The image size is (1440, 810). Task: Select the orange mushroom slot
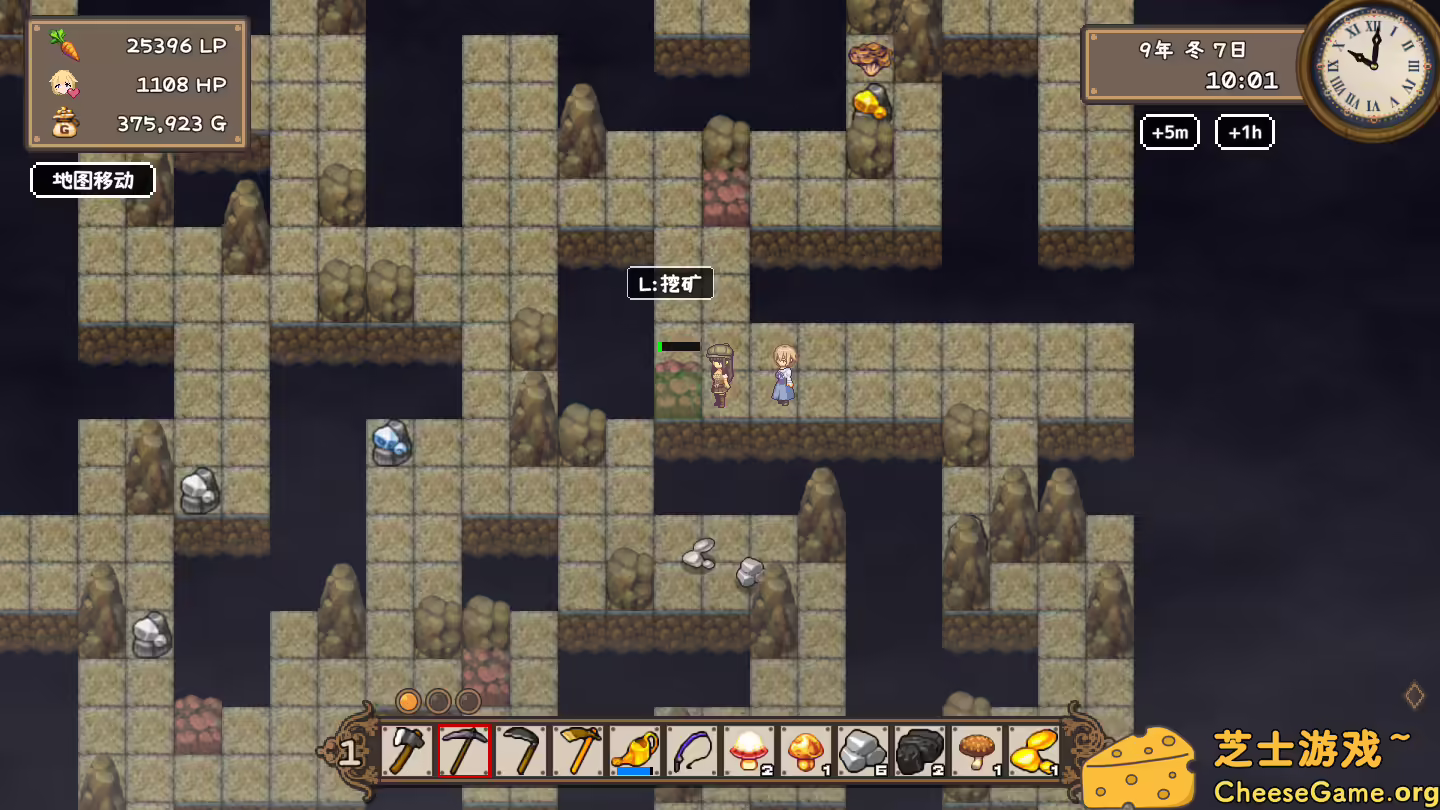click(806, 750)
